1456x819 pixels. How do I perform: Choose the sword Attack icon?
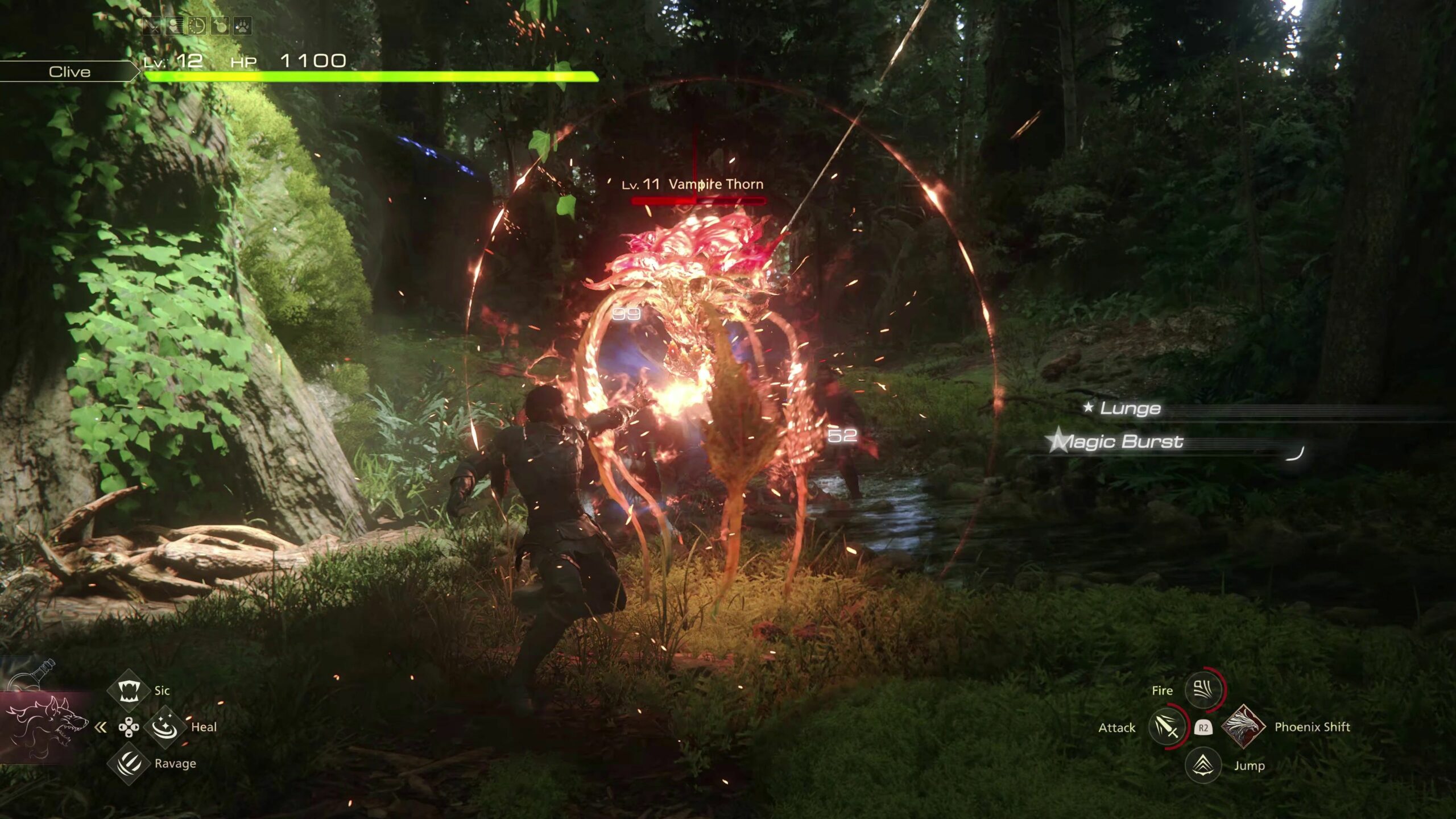point(1166,727)
